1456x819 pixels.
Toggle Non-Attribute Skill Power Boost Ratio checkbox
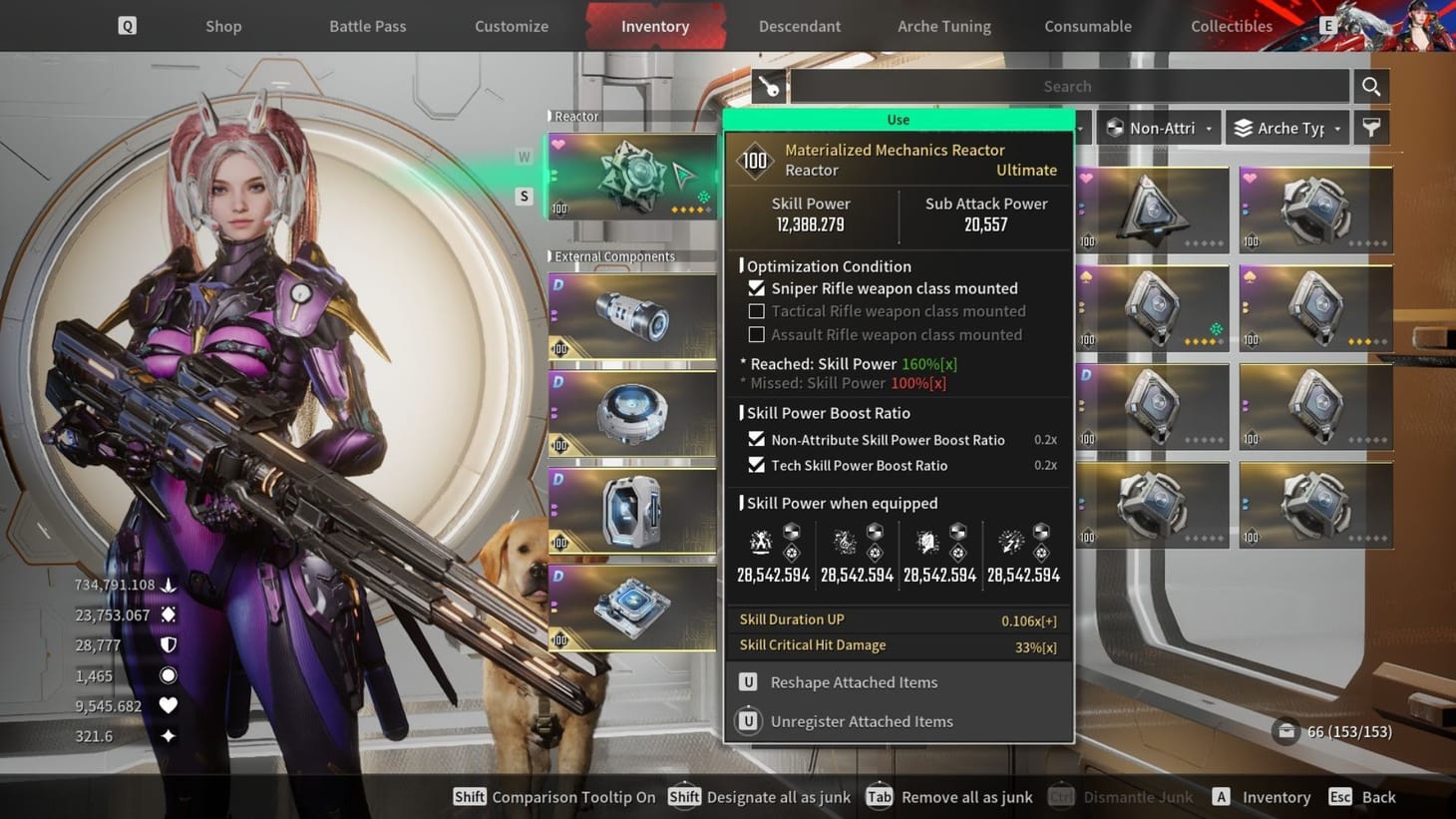point(756,439)
